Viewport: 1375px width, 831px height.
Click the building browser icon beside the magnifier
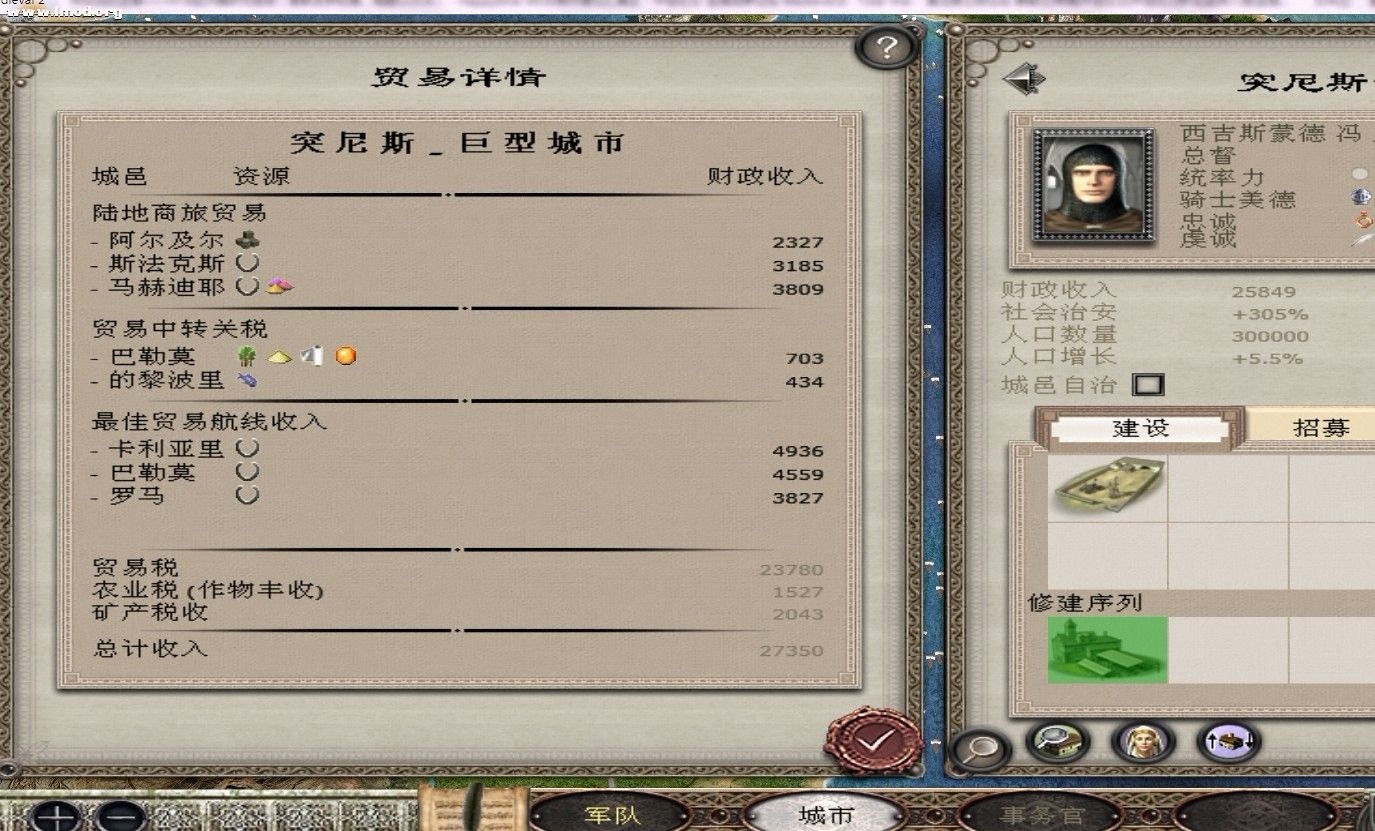[x=1057, y=742]
